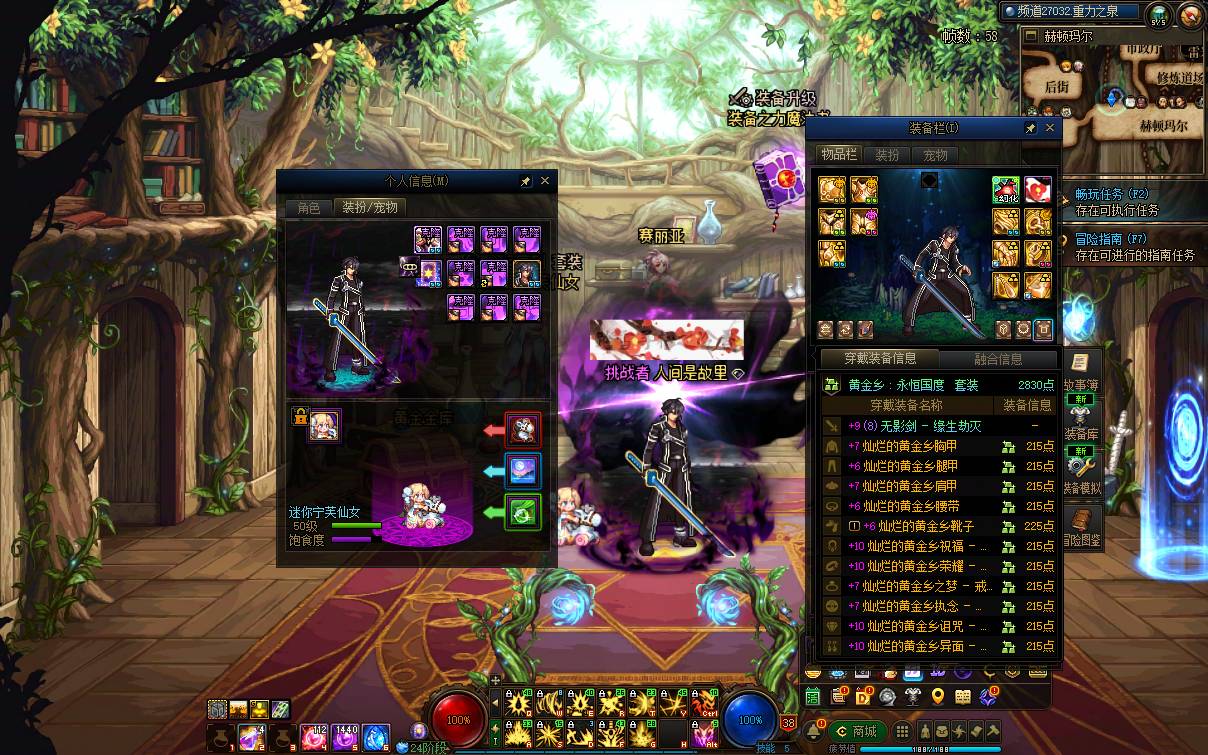
Task: Open the 冒险图鉴 adventure codex
Action: click(1081, 526)
